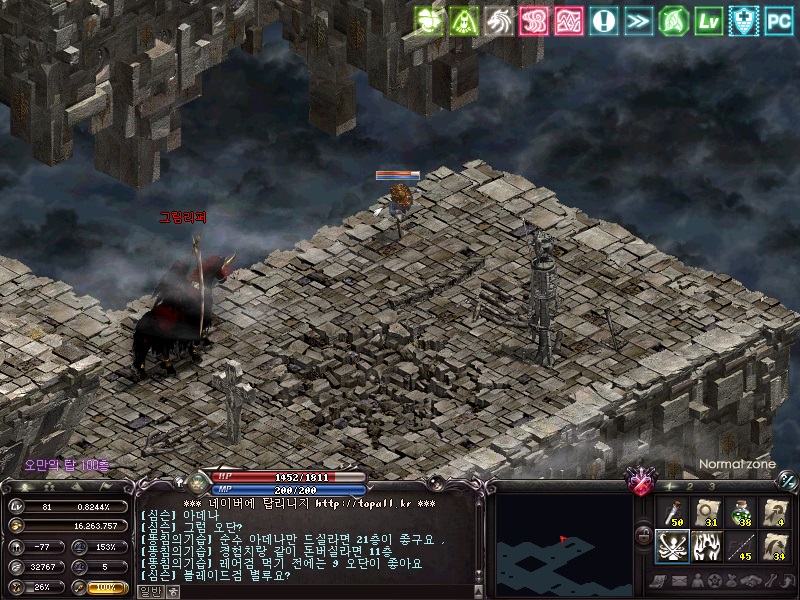Activate the double-arrow speed icon
Image resolution: width=800 pixels, height=600 pixels.
[x=638, y=19]
